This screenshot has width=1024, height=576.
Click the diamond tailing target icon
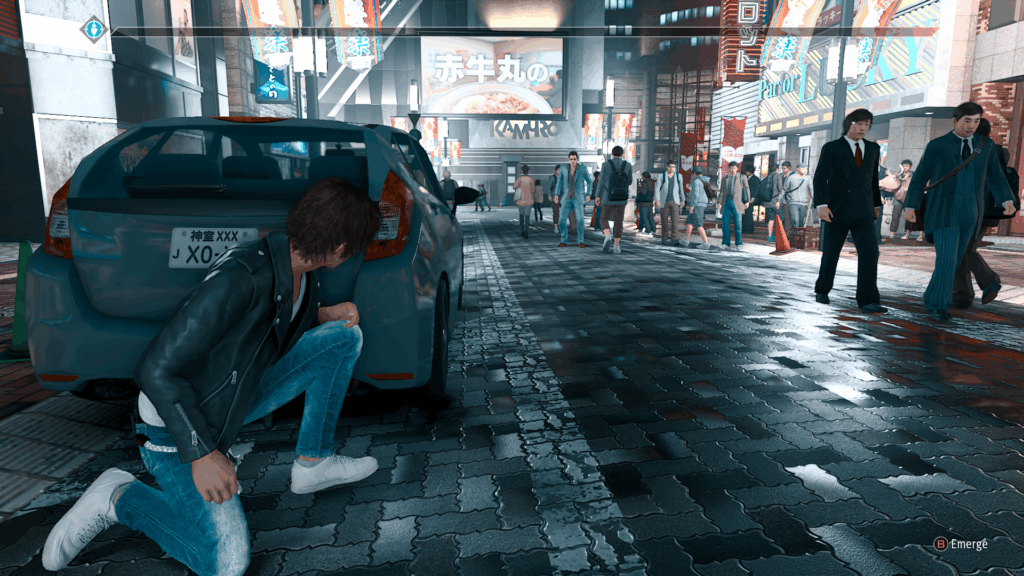click(94, 29)
